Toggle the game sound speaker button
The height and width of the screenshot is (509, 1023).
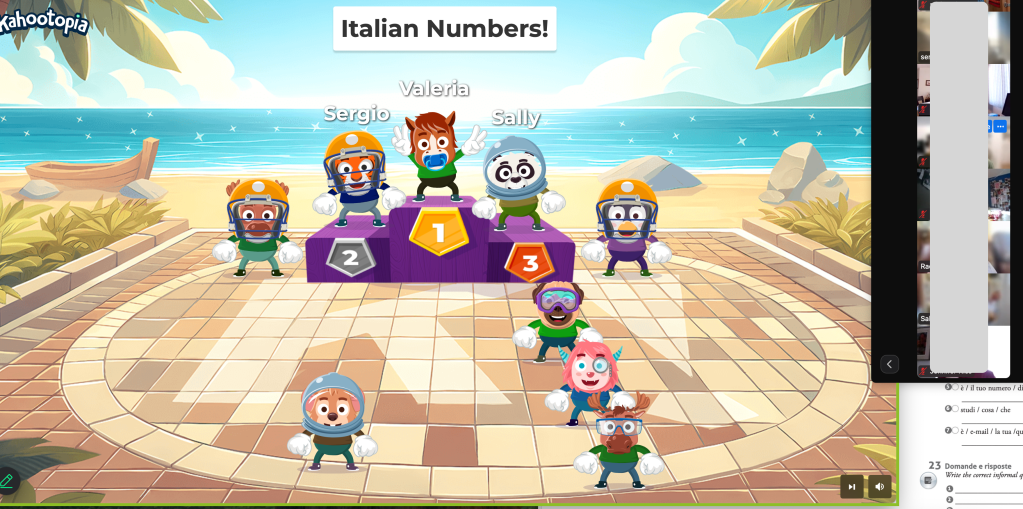click(880, 487)
